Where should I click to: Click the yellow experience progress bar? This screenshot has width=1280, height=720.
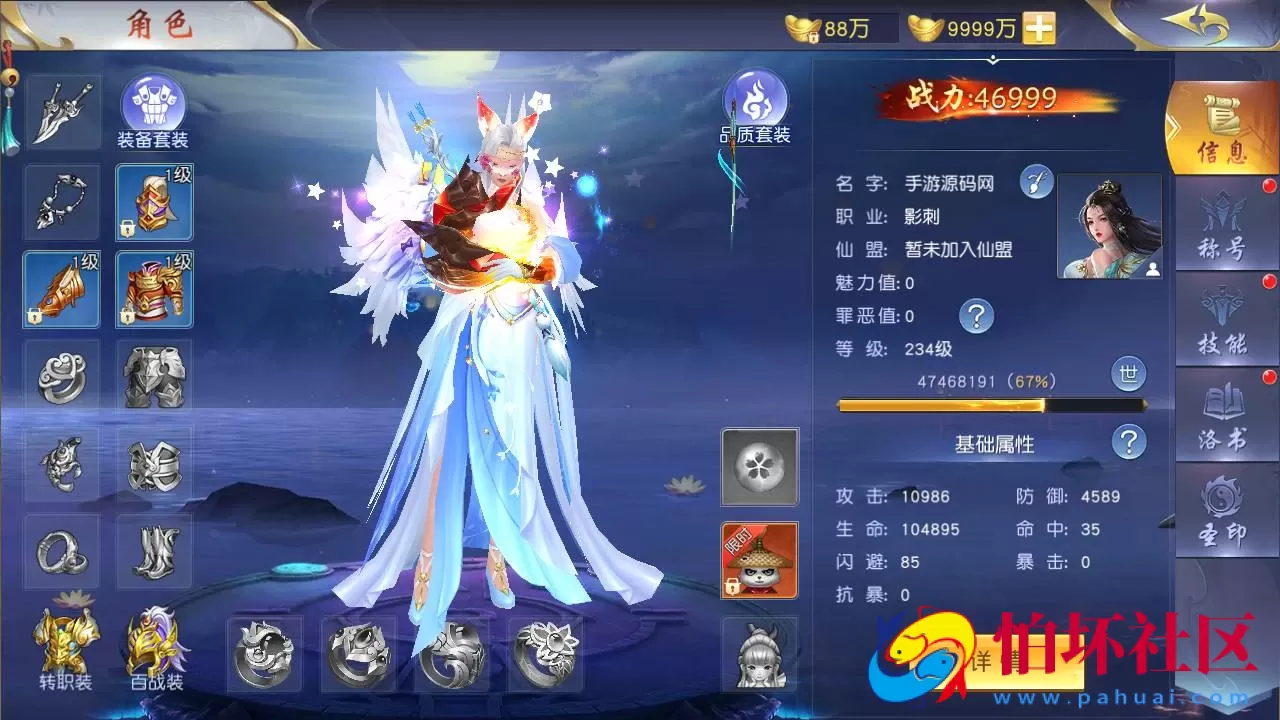pyautogui.click(x=990, y=404)
